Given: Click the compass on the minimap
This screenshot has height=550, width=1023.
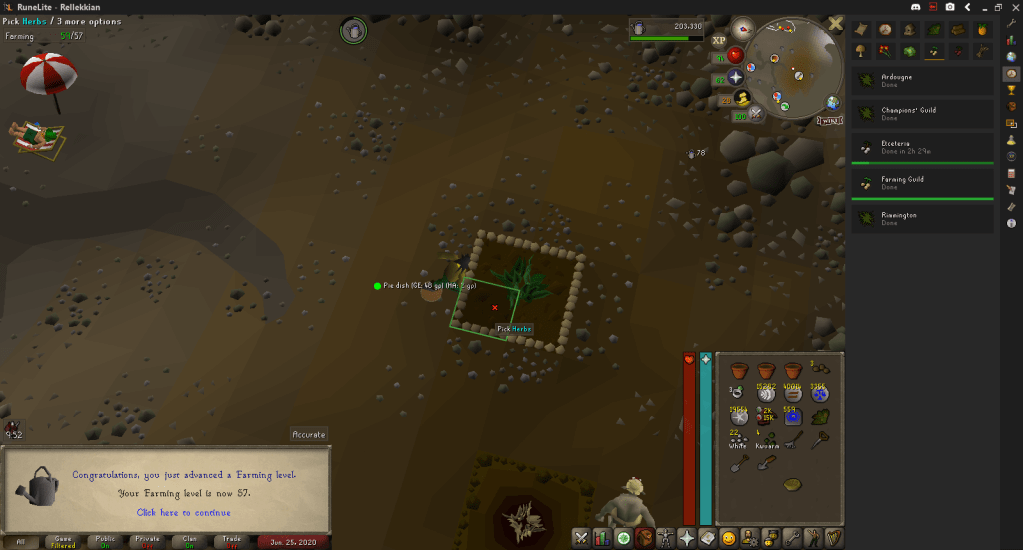Looking at the screenshot, I should point(742,28).
